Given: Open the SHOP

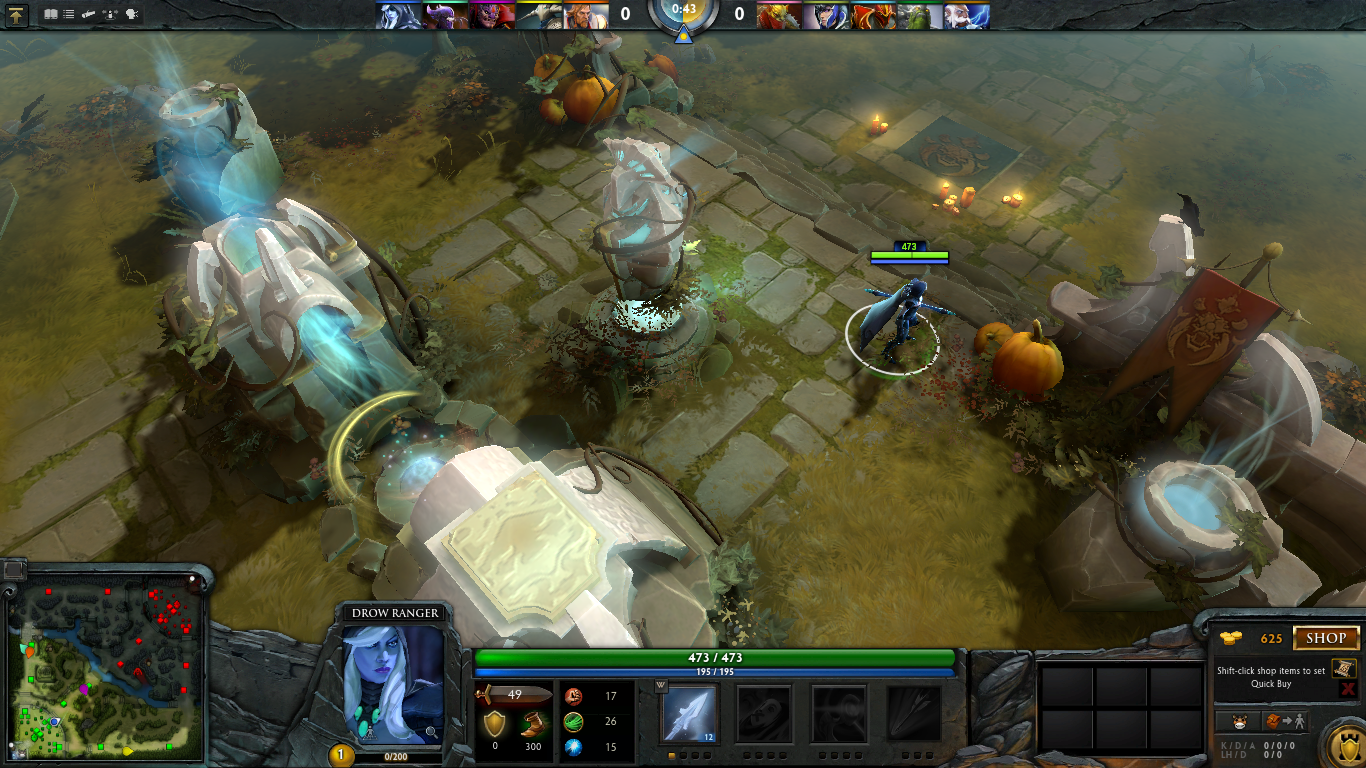Looking at the screenshot, I should (1326, 637).
